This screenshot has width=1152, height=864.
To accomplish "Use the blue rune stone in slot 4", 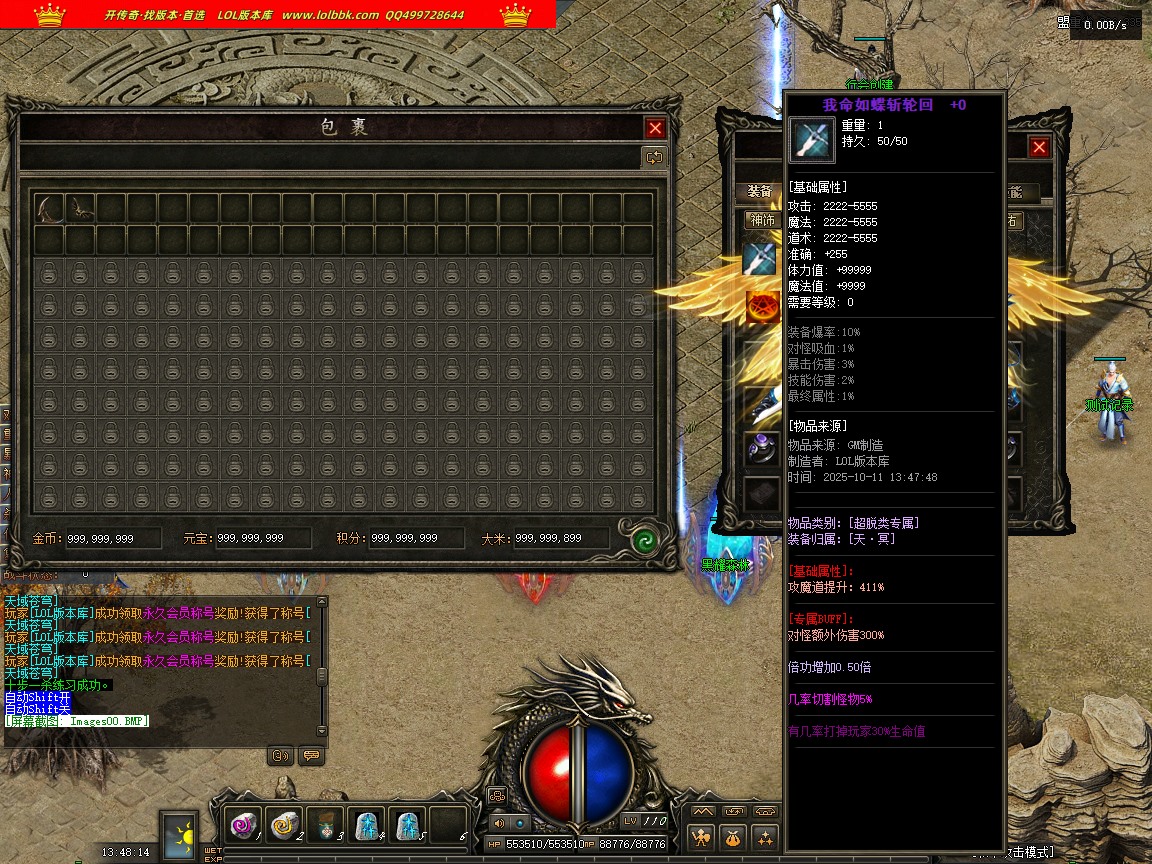I will point(367,826).
